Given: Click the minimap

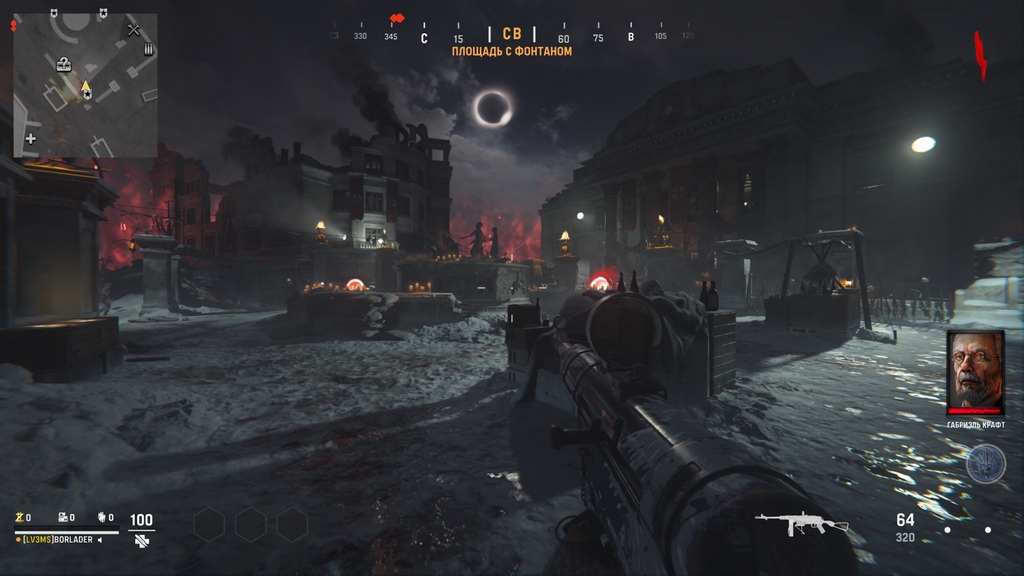Looking at the screenshot, I should (x=85, y=85).
